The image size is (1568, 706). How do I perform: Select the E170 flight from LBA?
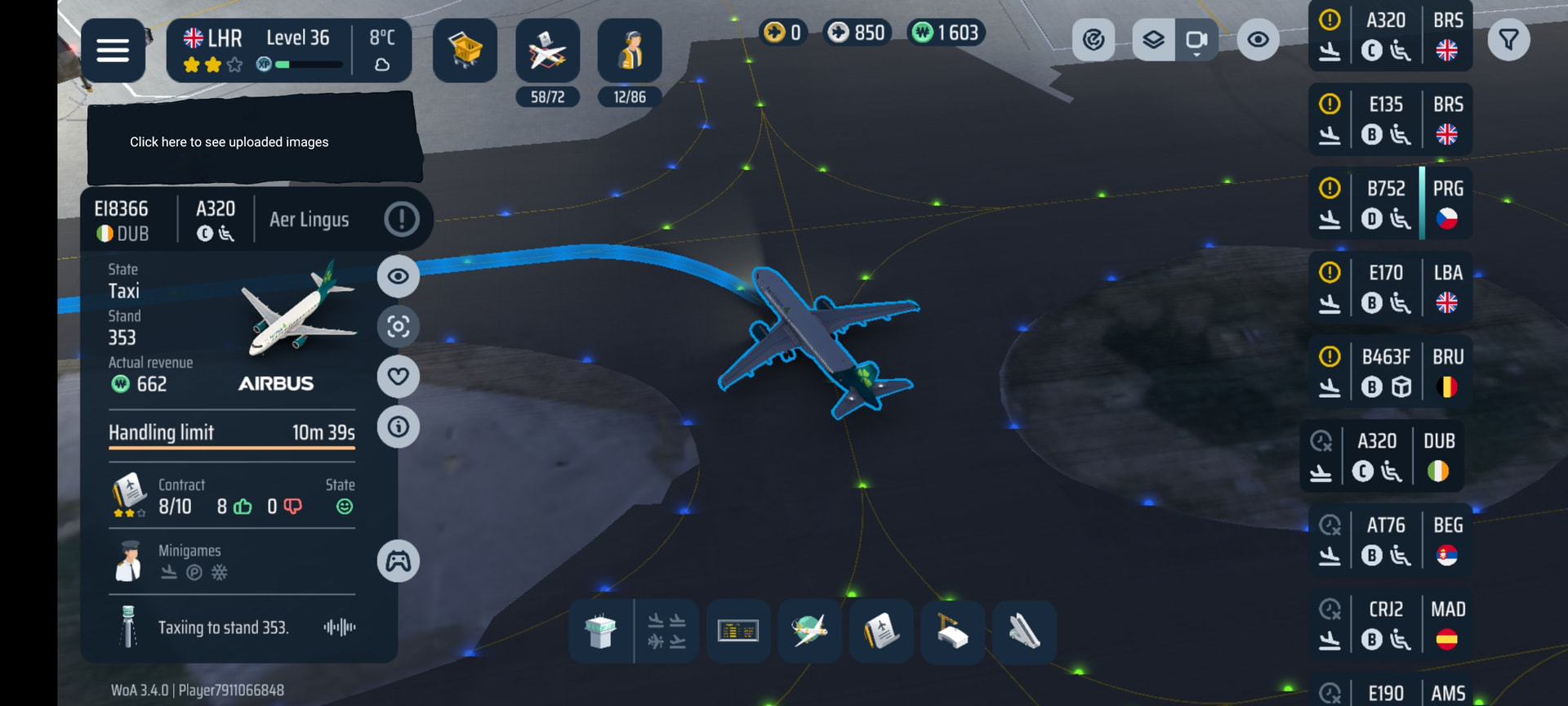(1390, 288)
